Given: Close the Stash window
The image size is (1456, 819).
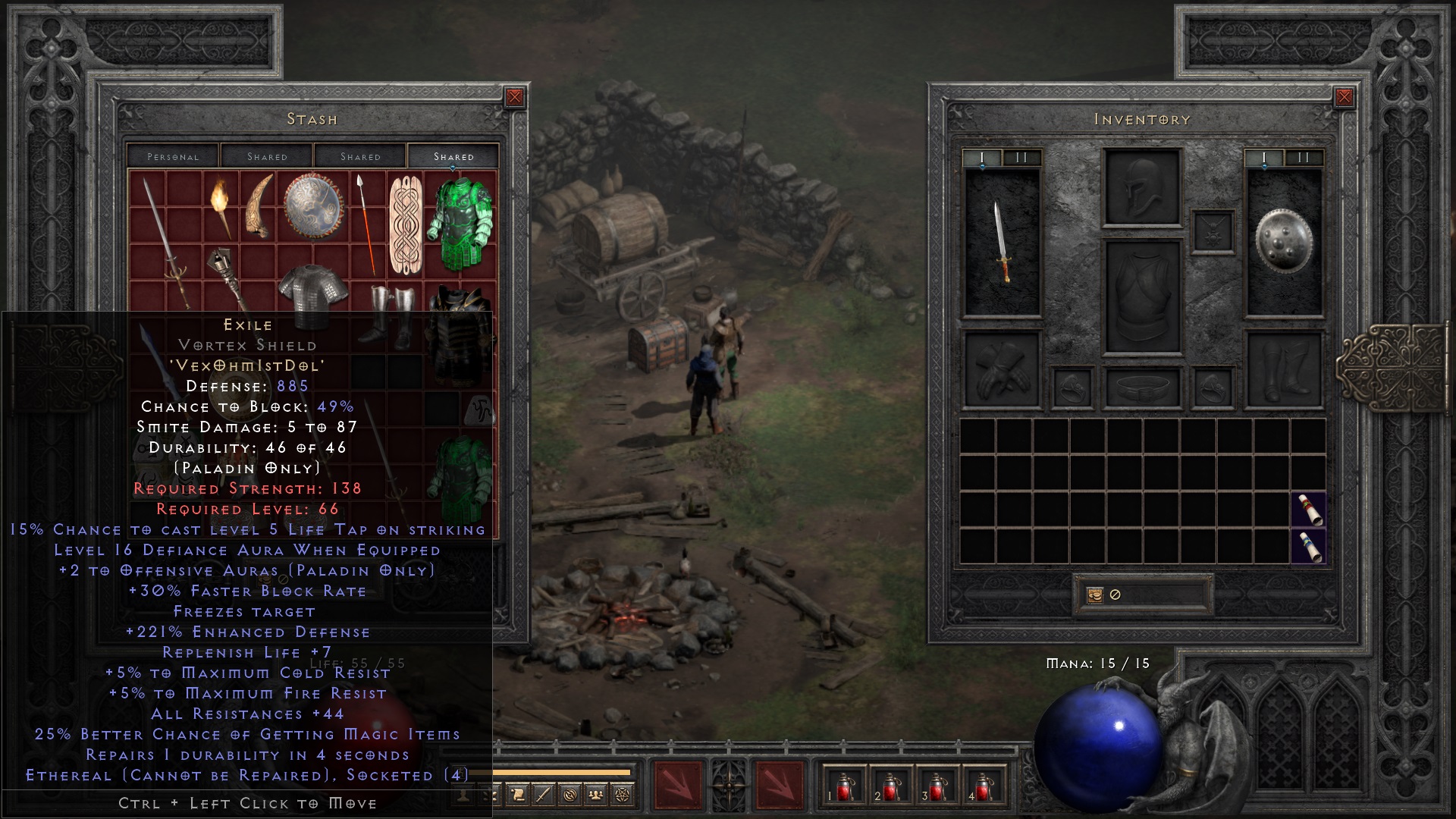Looking at the screenshot, I should pos(514,97).
